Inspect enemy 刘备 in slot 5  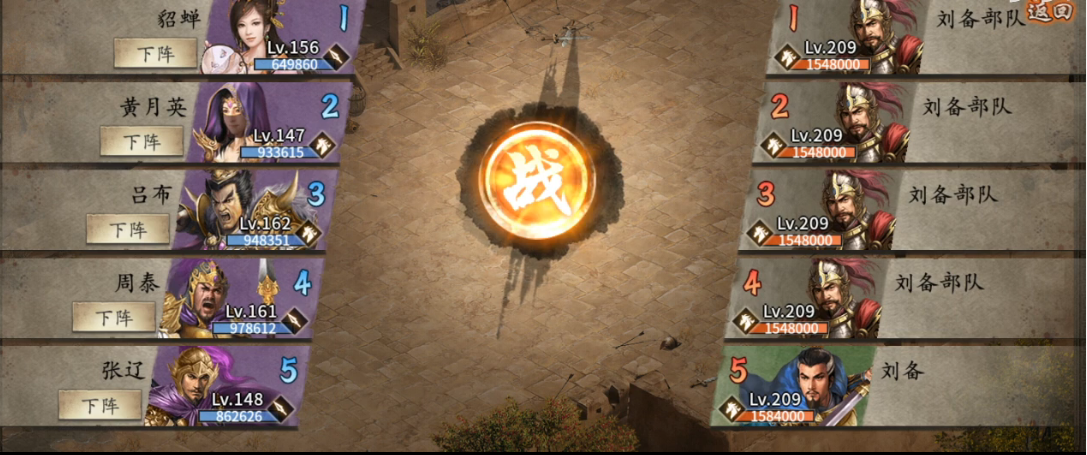click(822, 382)
